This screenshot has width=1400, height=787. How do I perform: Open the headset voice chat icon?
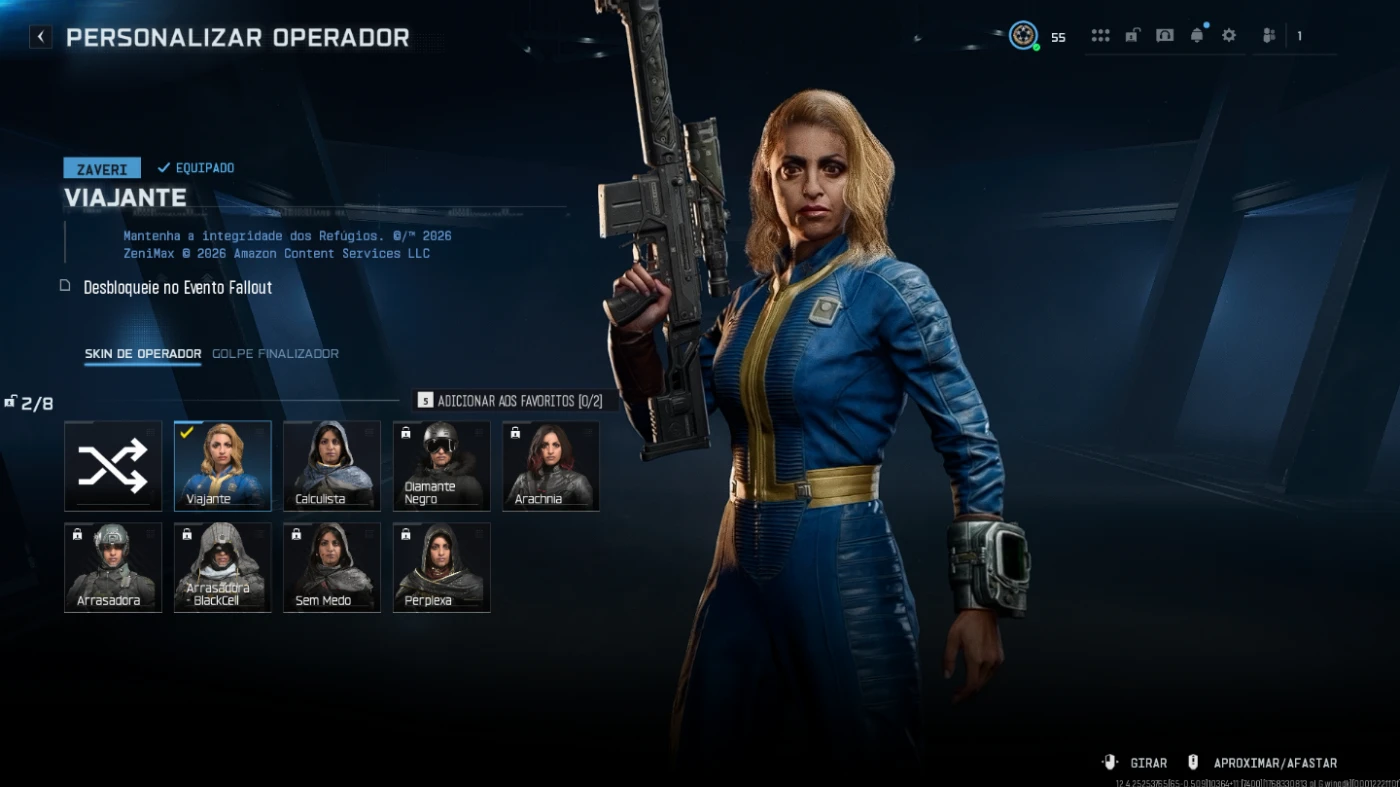(x=1165, y=36)
